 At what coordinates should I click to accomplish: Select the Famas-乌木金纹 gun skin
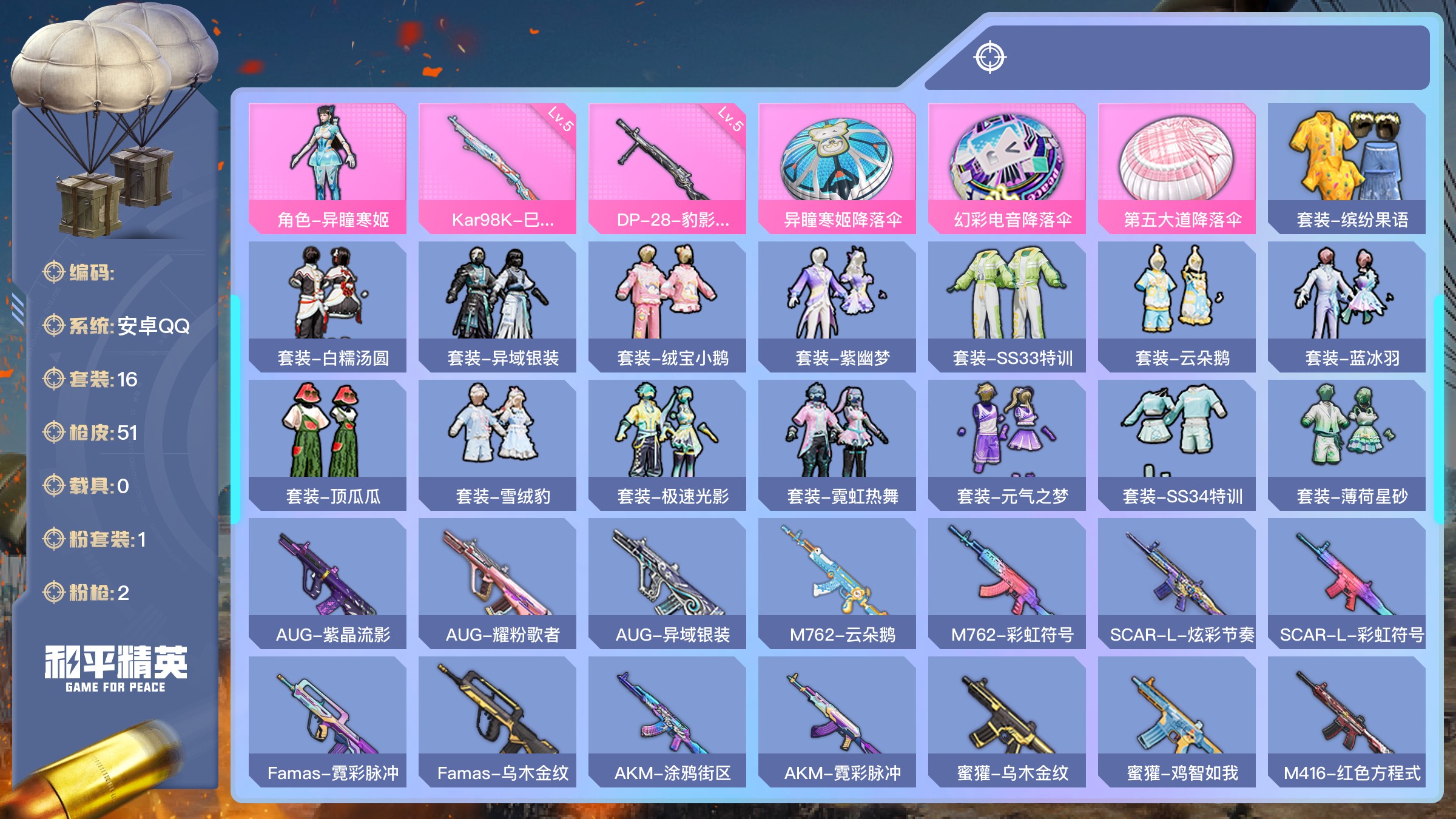pos(497,721)
